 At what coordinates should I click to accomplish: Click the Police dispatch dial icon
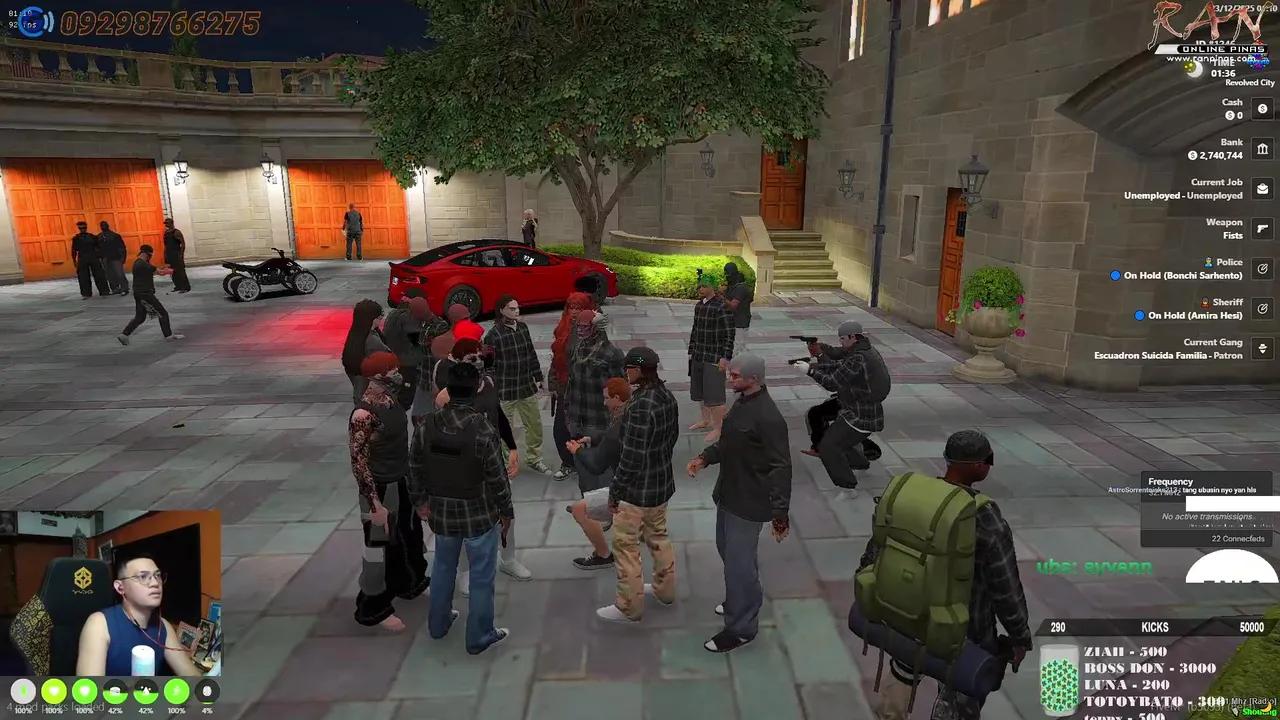tap(1262, 268)
